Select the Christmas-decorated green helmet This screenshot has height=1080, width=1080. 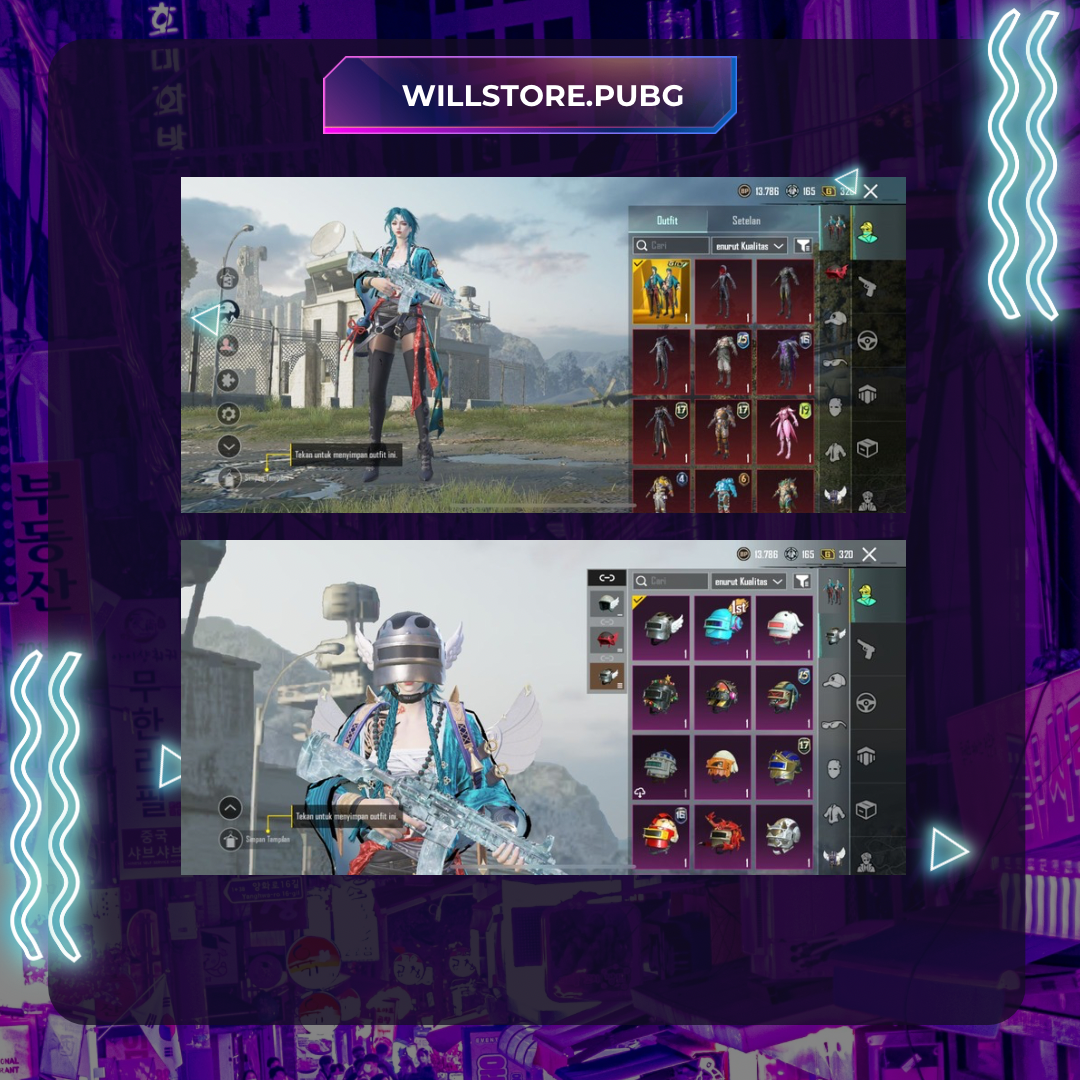pyautogui.click(x=662, y=698)
